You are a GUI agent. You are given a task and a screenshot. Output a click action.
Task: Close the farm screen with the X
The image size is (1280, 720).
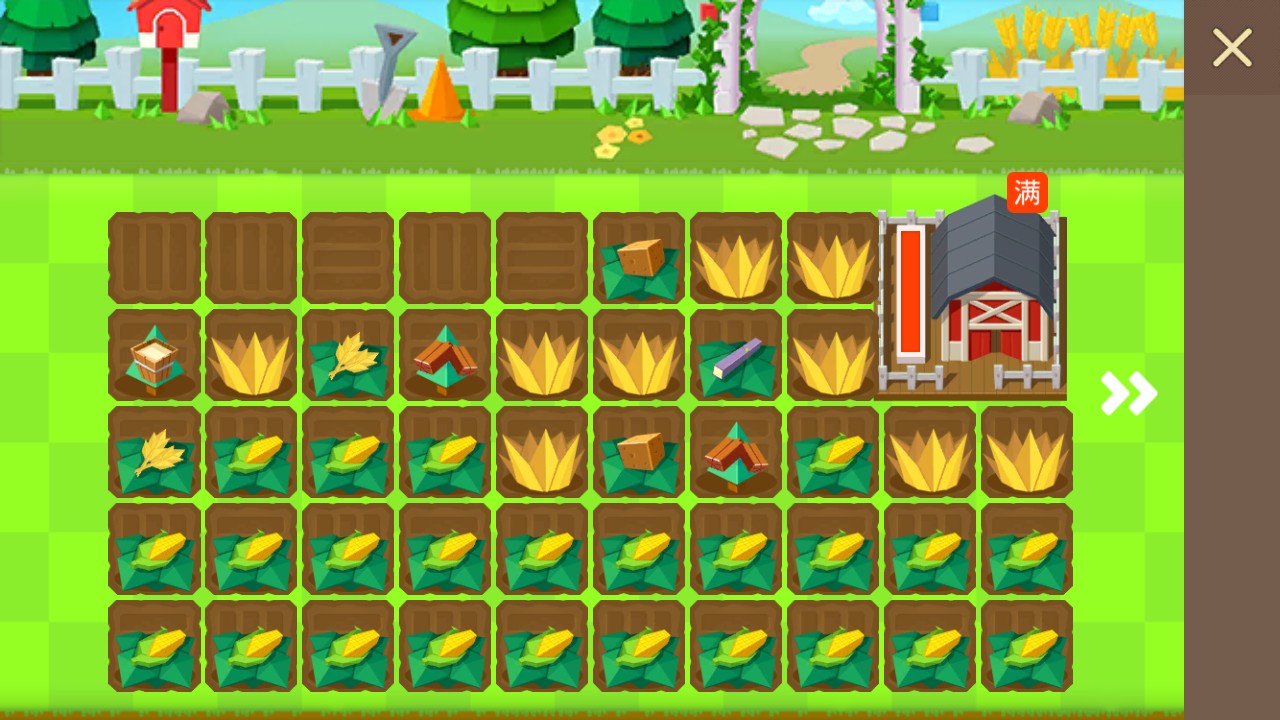(1231, 48)
